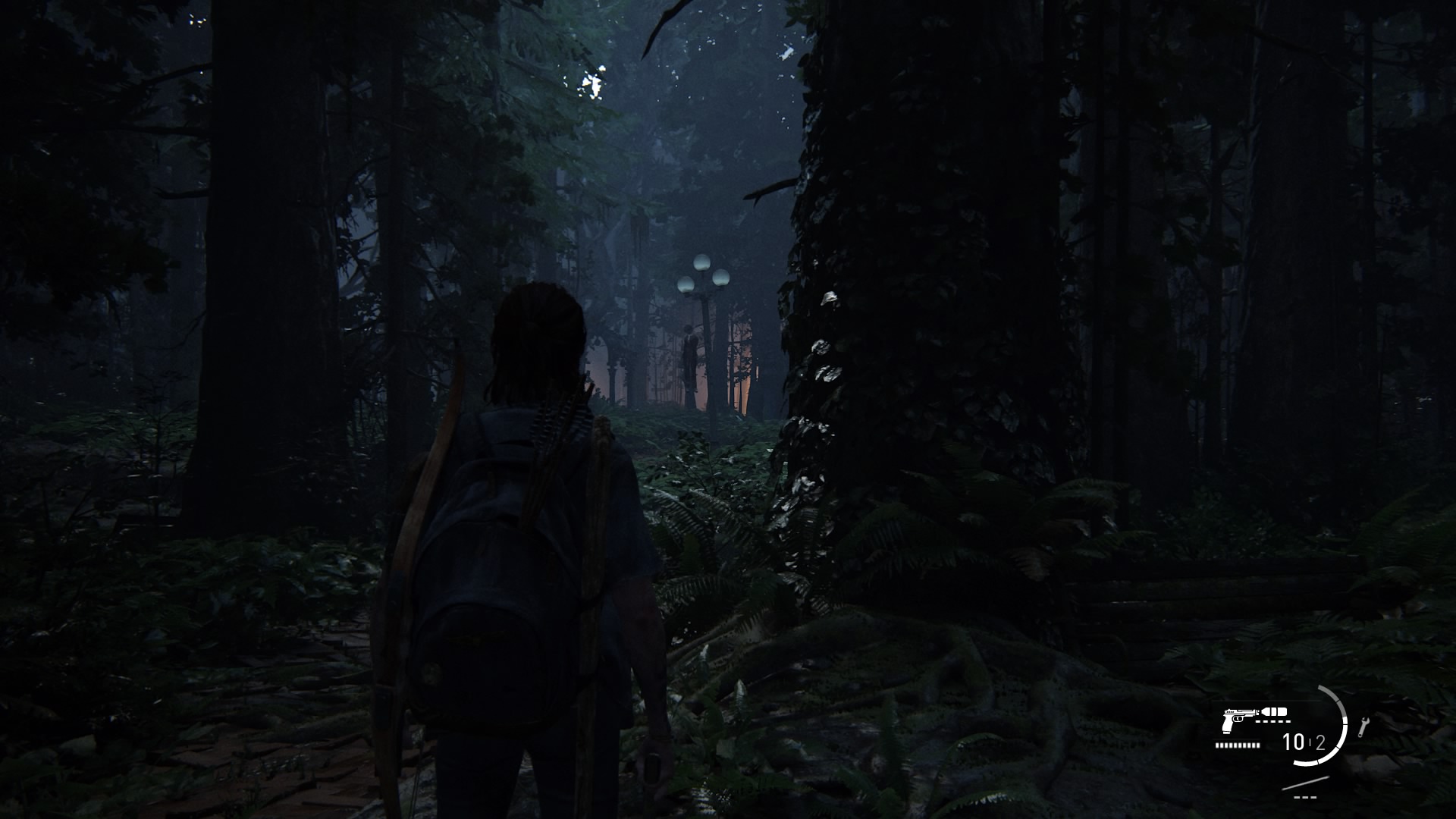The image size is (1456, 819).
Task: Click the wrench crafting indicator icon
Action: pyautogui.click(x=1363, y=726)
